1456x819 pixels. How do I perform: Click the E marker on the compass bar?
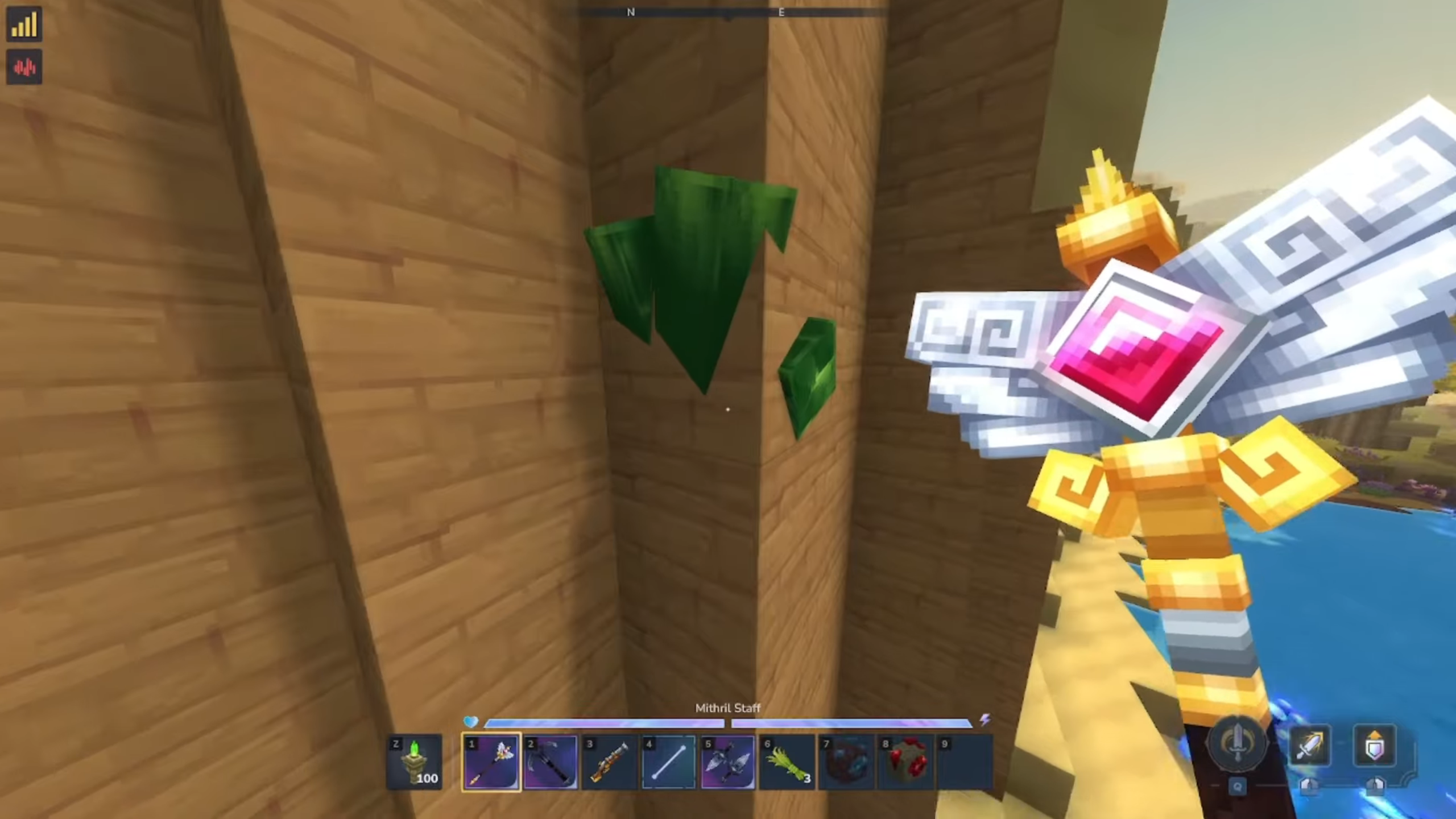point(780,12)
